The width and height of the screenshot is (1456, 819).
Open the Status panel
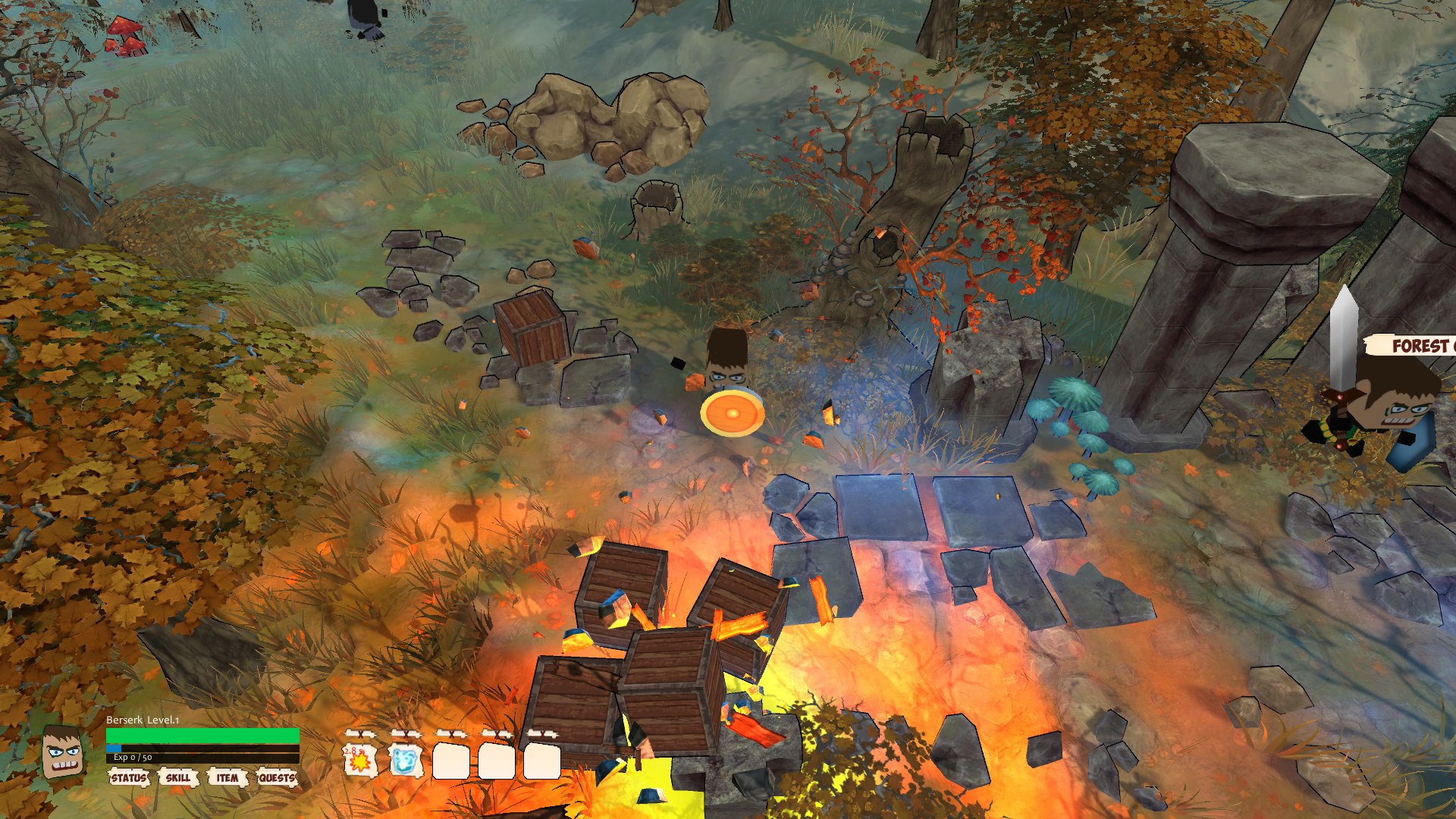[x=129, y=778]
